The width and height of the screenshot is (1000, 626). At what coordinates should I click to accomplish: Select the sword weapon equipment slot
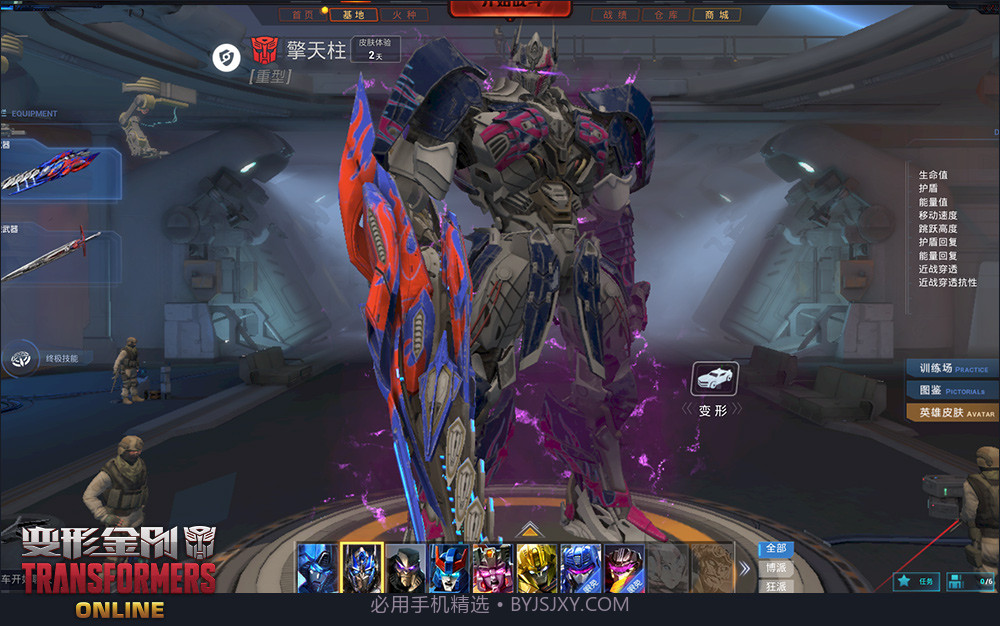click(x=58, y=255)
